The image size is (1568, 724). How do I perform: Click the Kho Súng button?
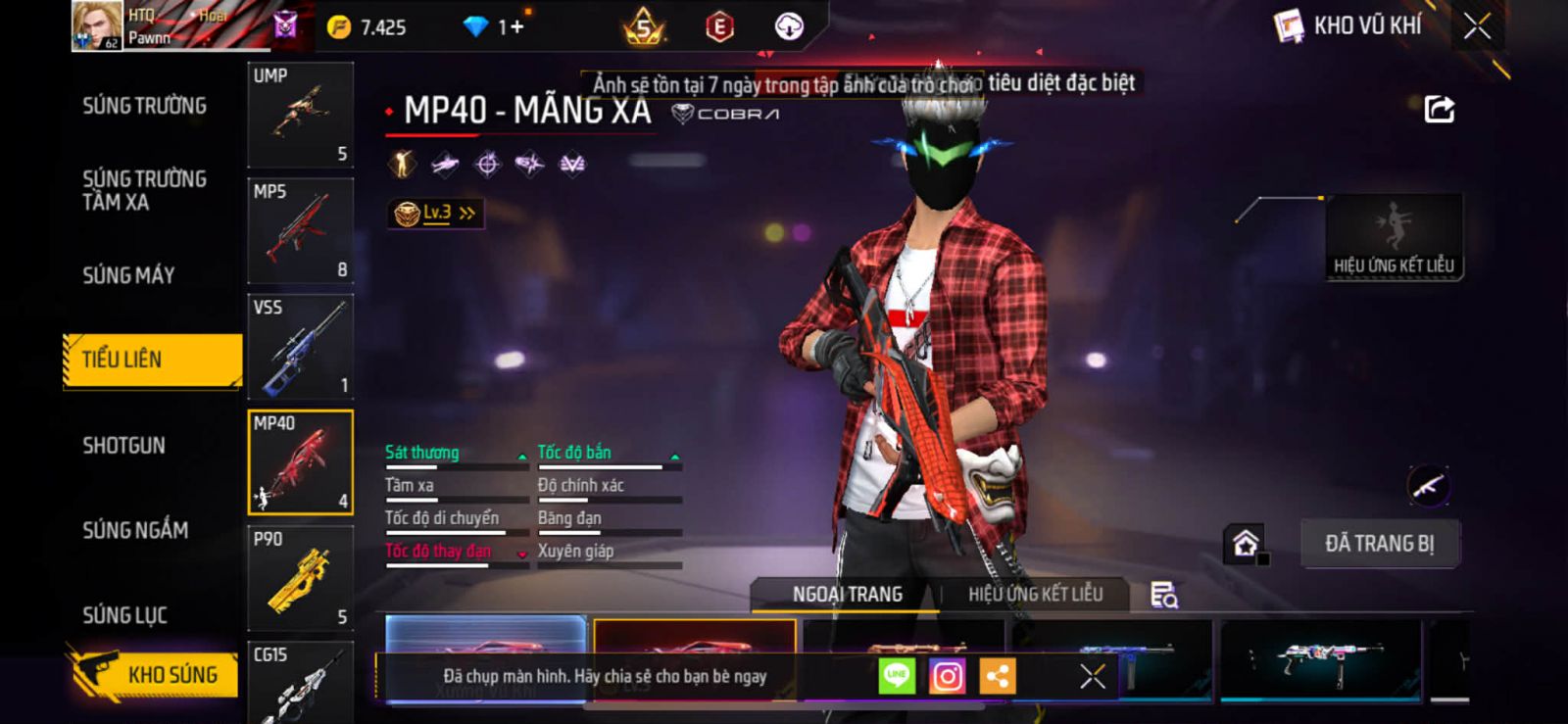pyautogui.click(x=155, y=674)
